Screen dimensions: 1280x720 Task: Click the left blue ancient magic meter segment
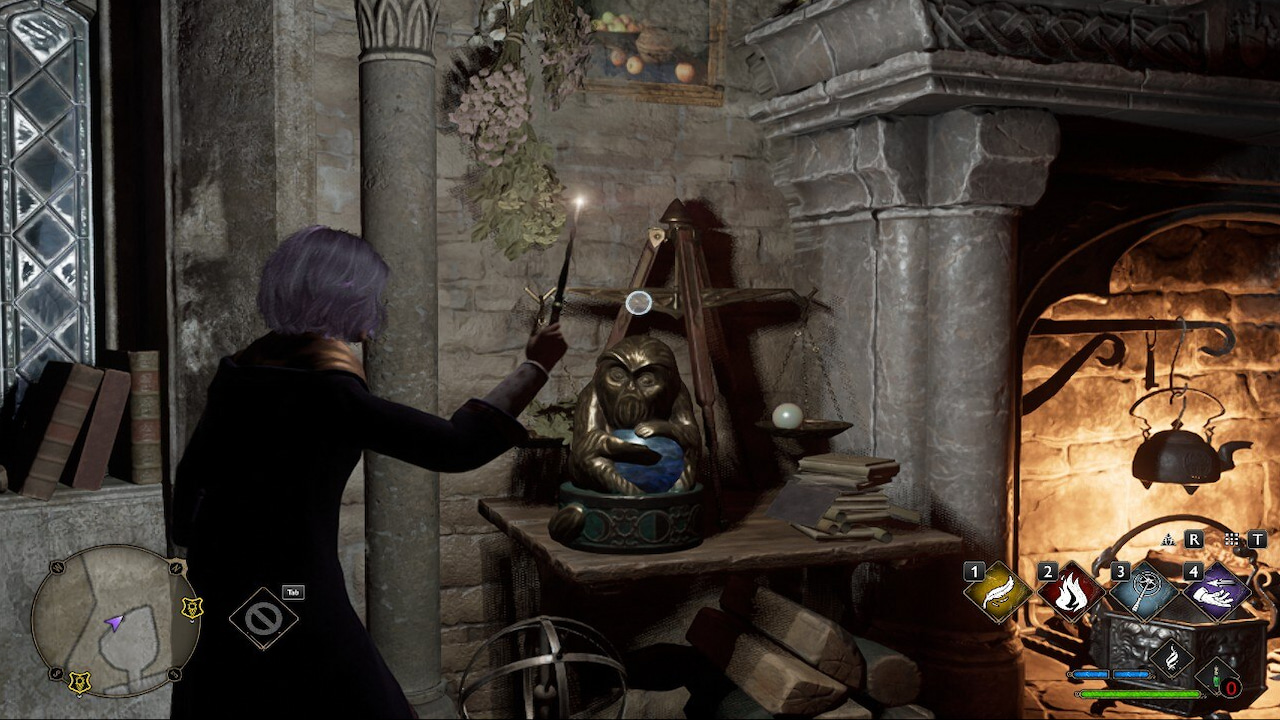coord(1092,673)
